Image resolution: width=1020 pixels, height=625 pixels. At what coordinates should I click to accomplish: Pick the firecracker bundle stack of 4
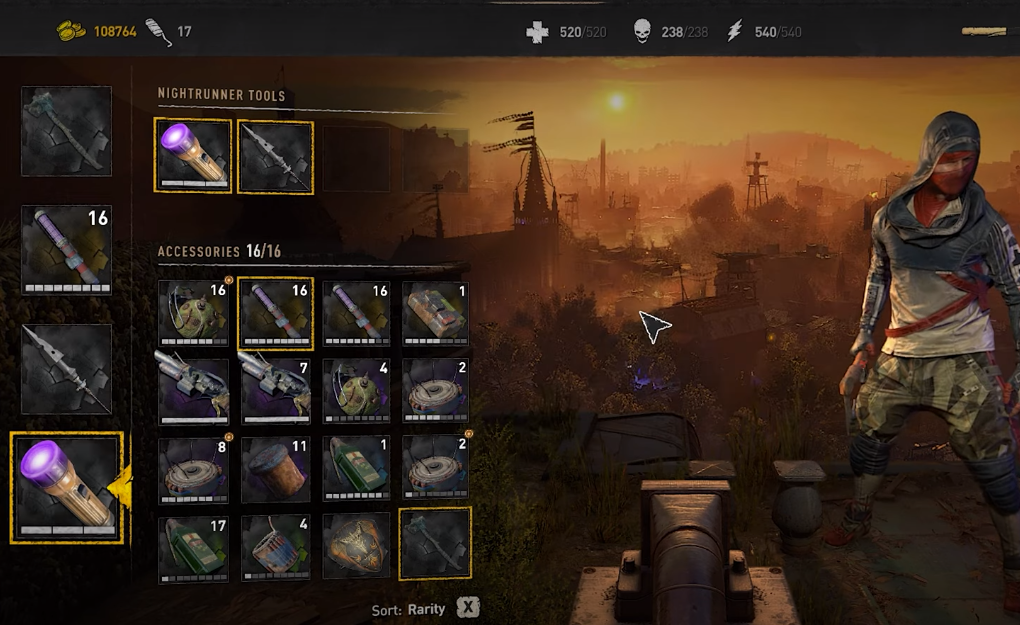pyautogui.click(x=275, y=546)
